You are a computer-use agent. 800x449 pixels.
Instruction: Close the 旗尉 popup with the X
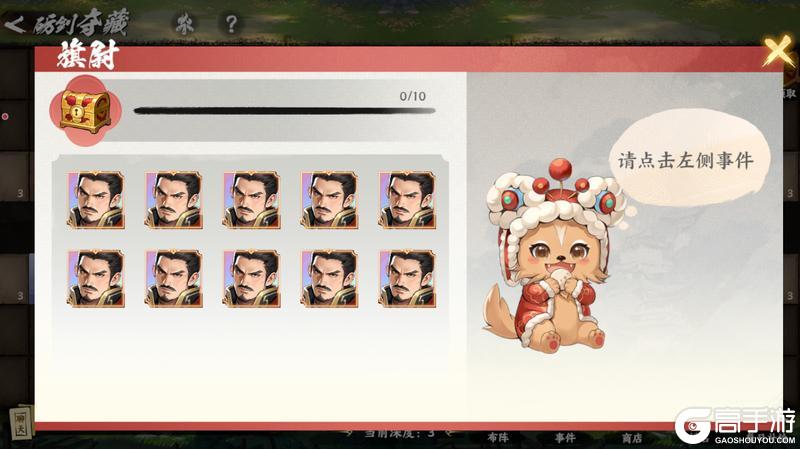(x=777, y=51)
